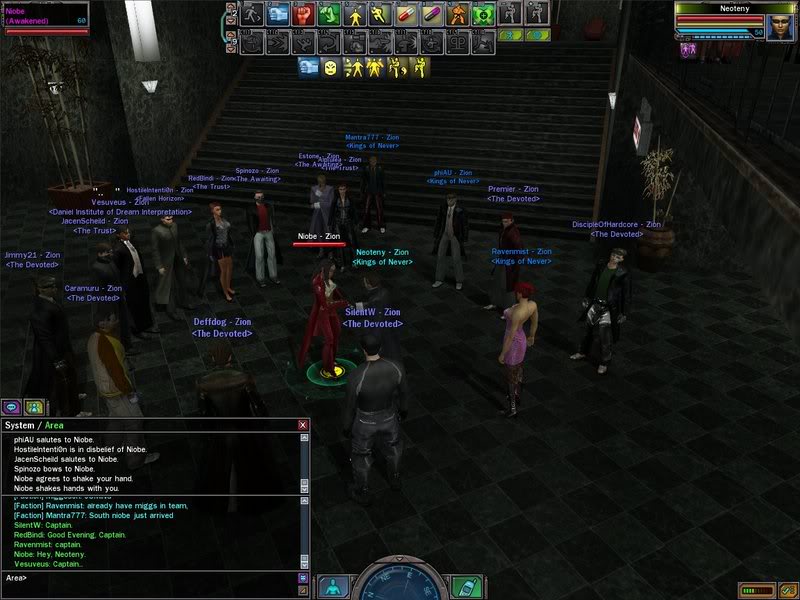Use the purple pill in the hotbar
The height and width of the screenshot is (600, 800).
tap(433, 14)
